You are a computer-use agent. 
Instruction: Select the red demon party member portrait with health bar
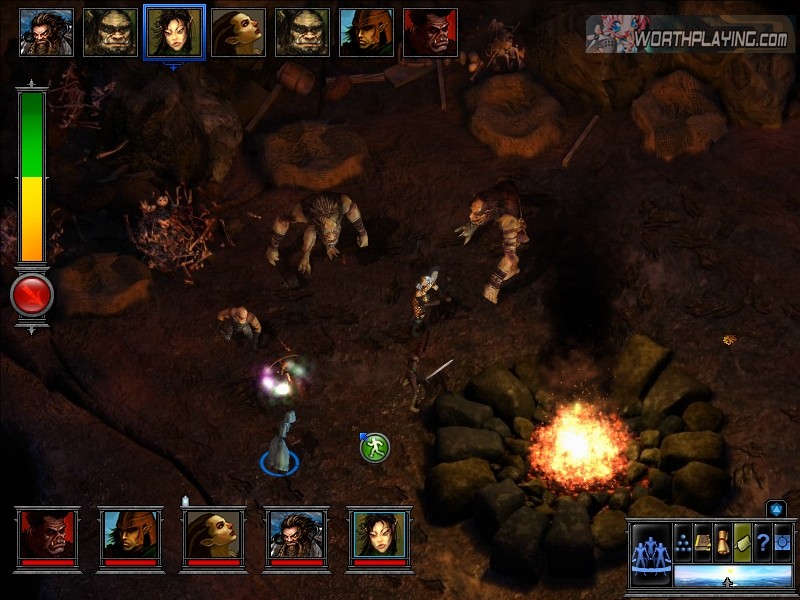(47, 537)
